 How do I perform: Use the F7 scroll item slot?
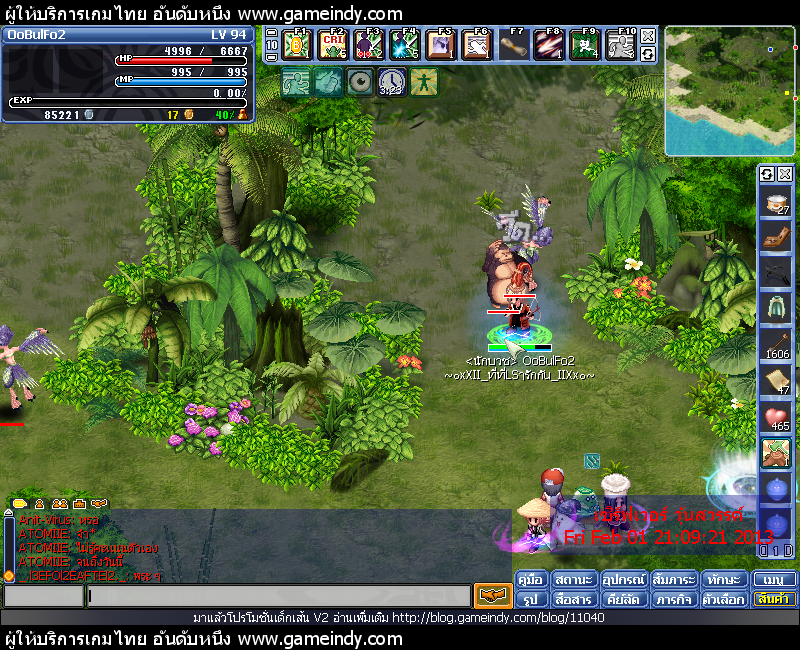point(513,45)
